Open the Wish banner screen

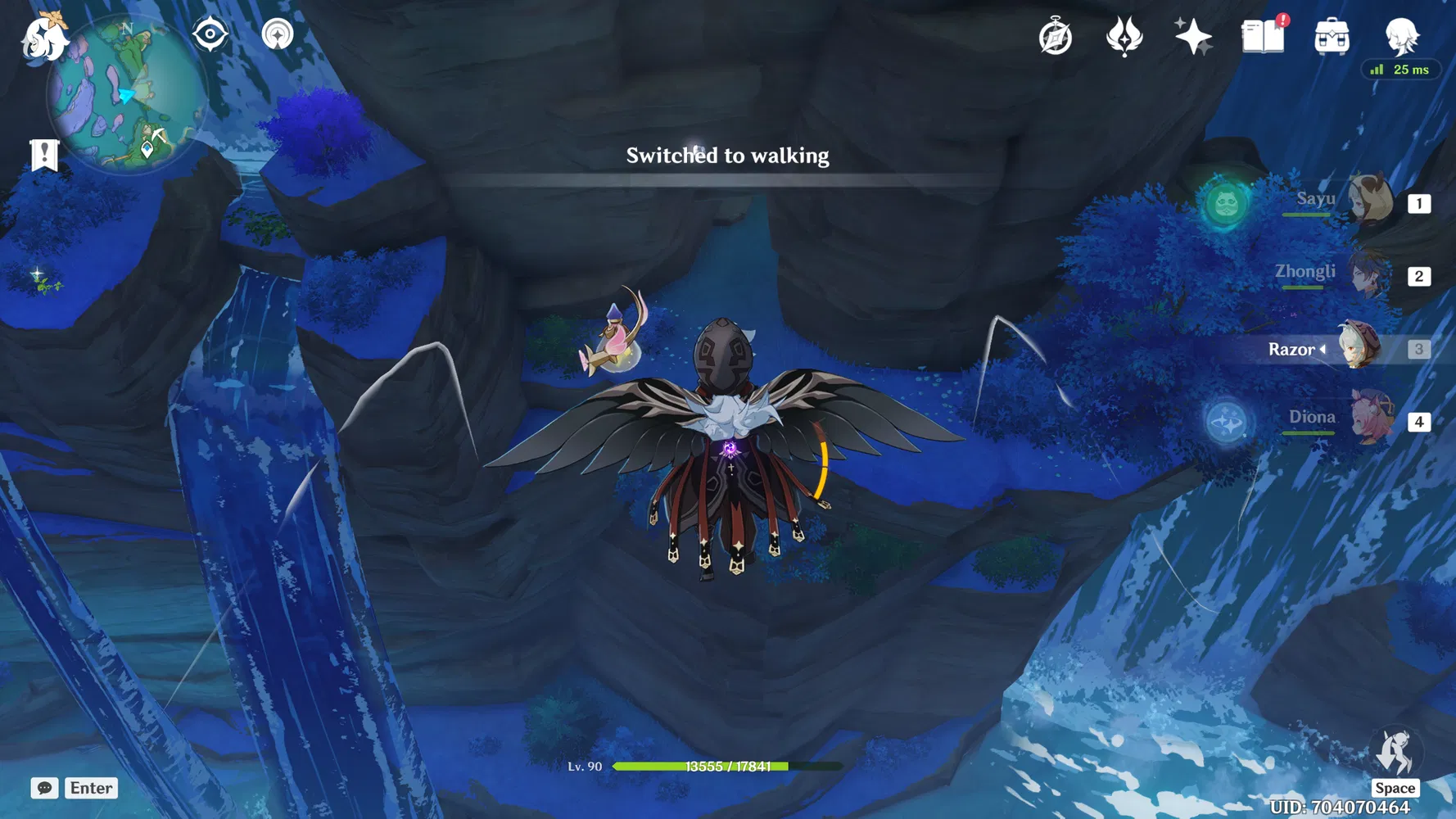point(1195,34)
